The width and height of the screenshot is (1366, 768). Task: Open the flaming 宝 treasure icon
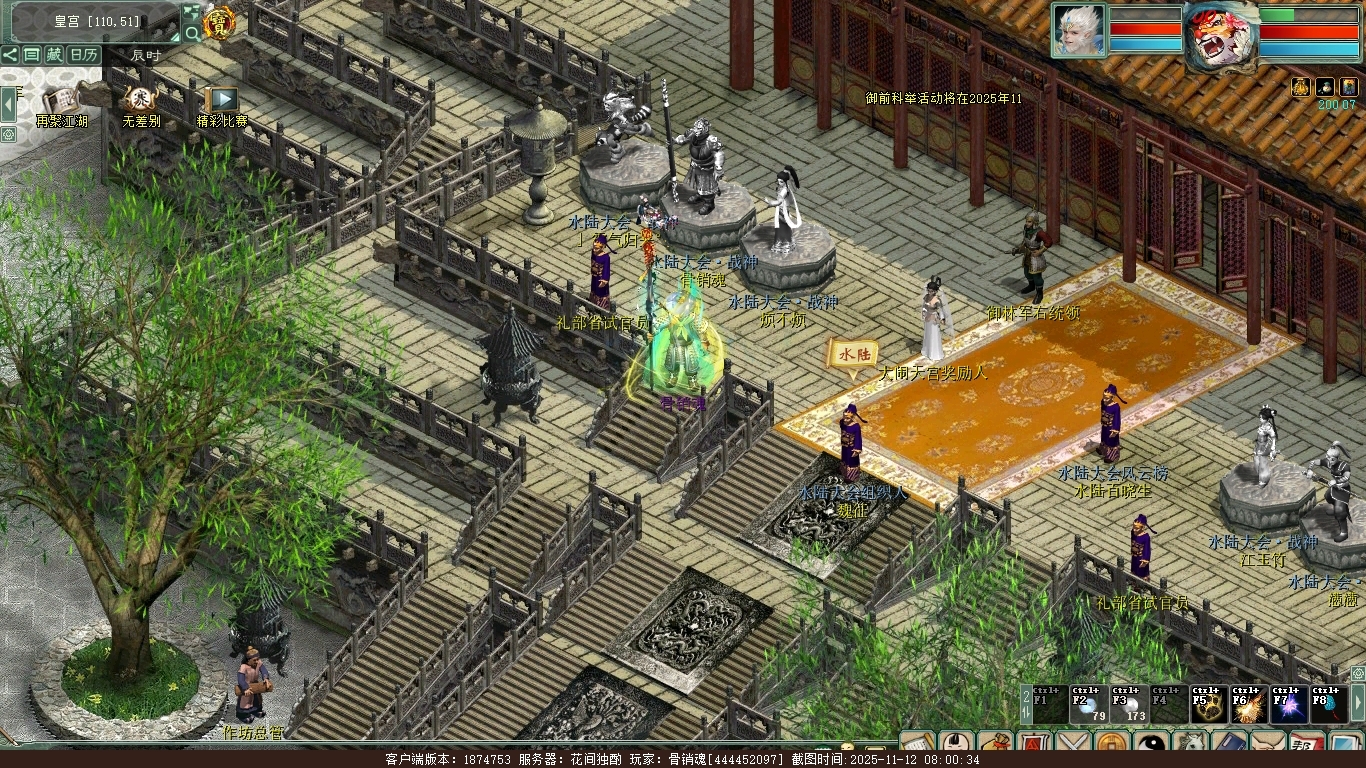coord(217,22)
